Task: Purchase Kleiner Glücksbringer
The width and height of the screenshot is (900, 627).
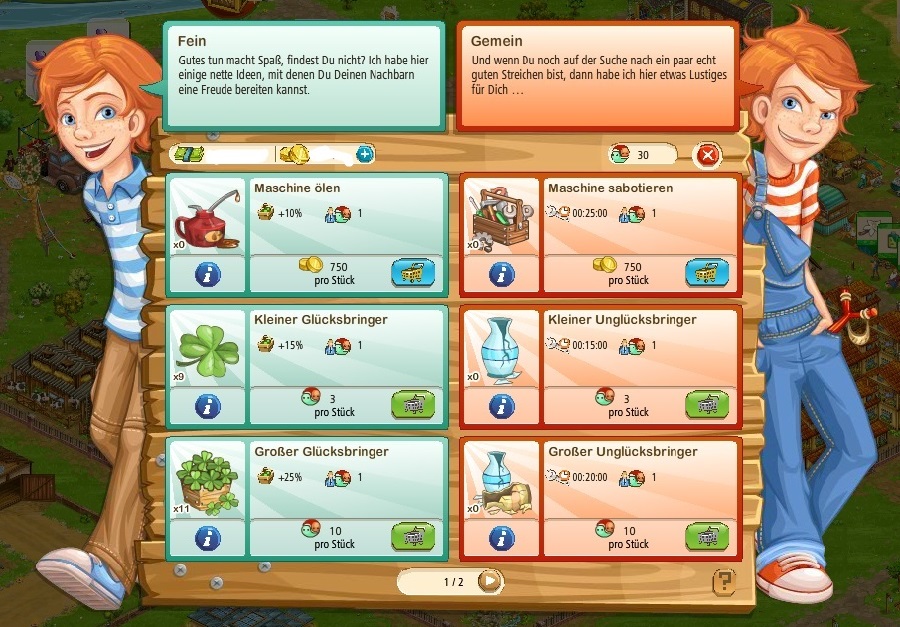Action: [413, 405]
